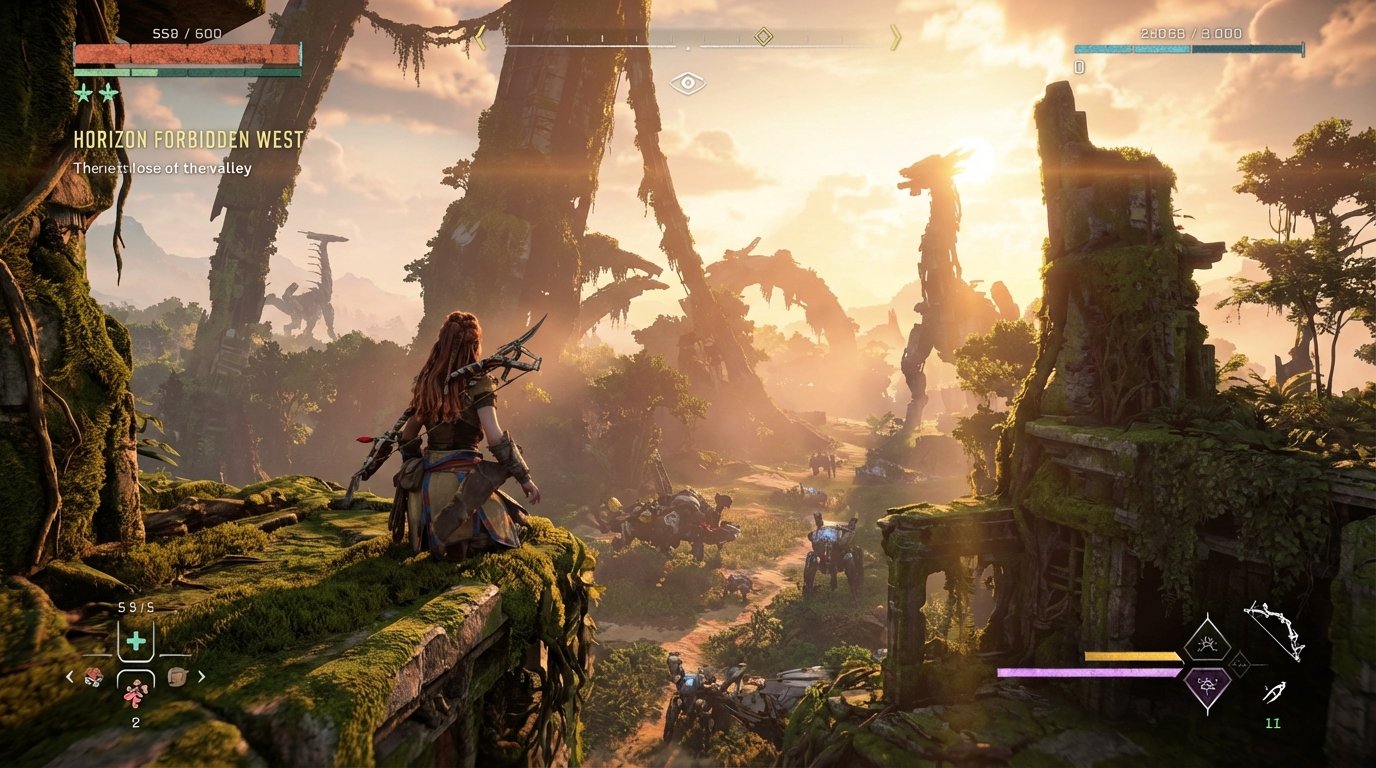Image resolution: width=1376 pixels, height=768 pixels.
Task: Click the small center diamond between weapon slots
Action: pyautogui.click(x=1239, y=664)
